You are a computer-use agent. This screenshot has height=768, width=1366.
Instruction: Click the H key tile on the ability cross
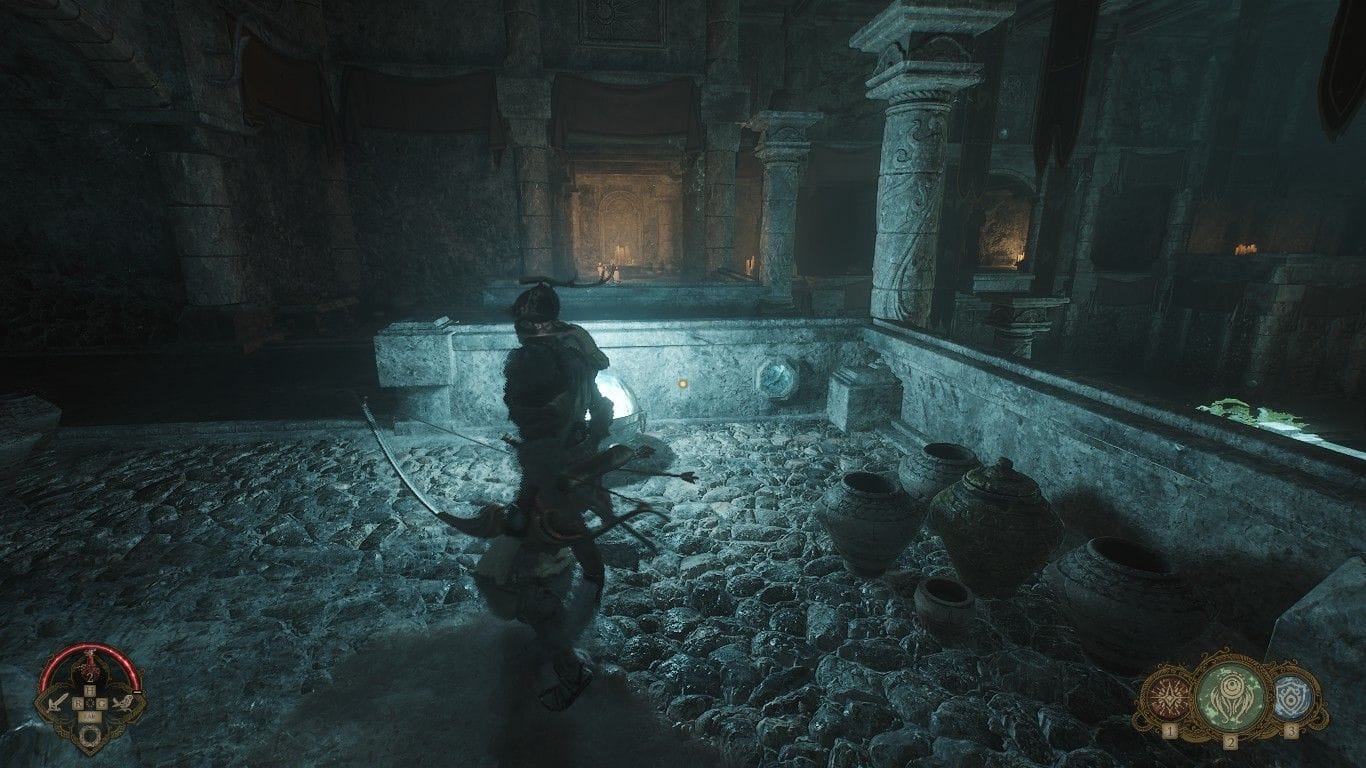(91, 688)
